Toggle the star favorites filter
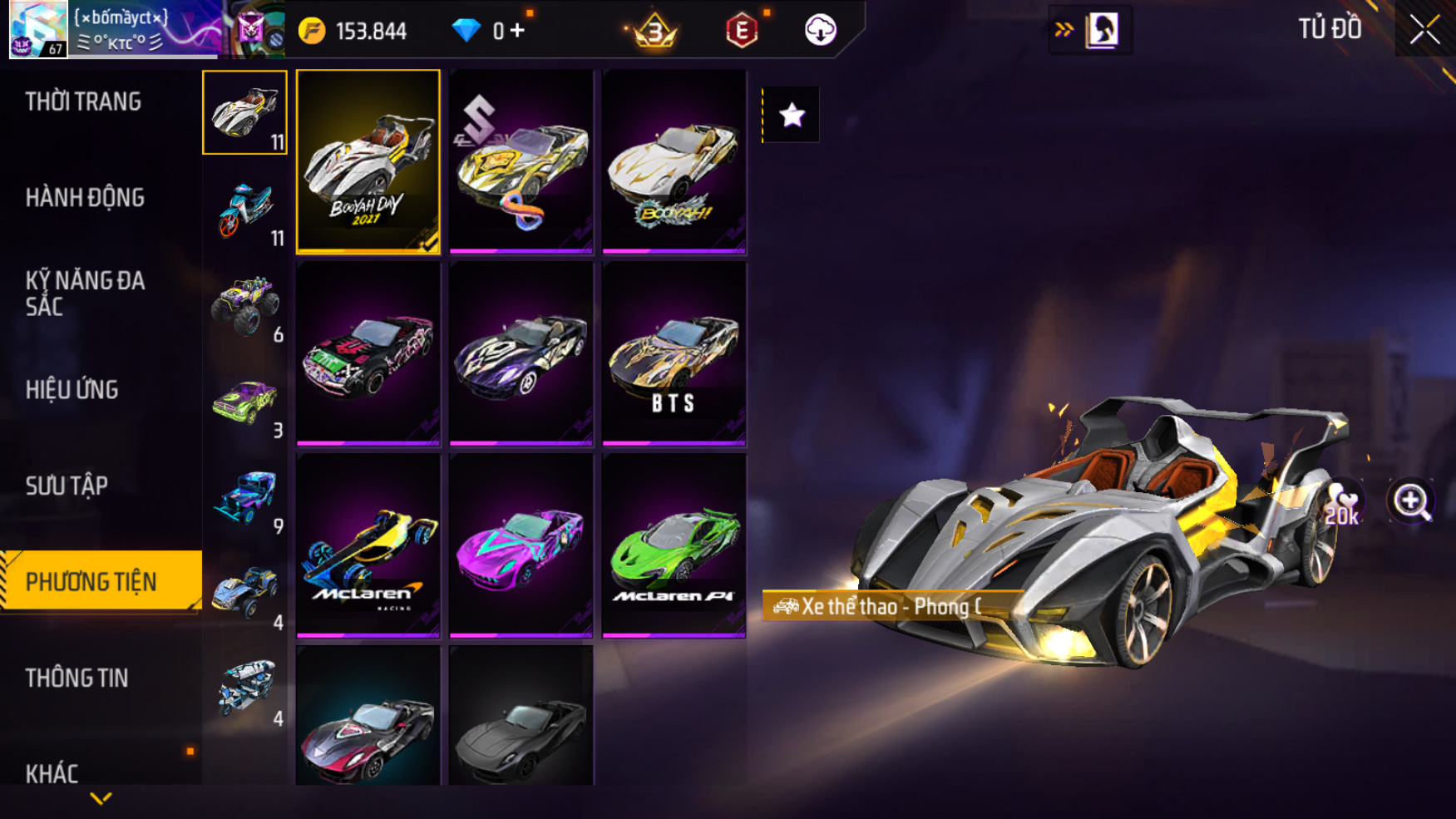 tap(792, 115)
